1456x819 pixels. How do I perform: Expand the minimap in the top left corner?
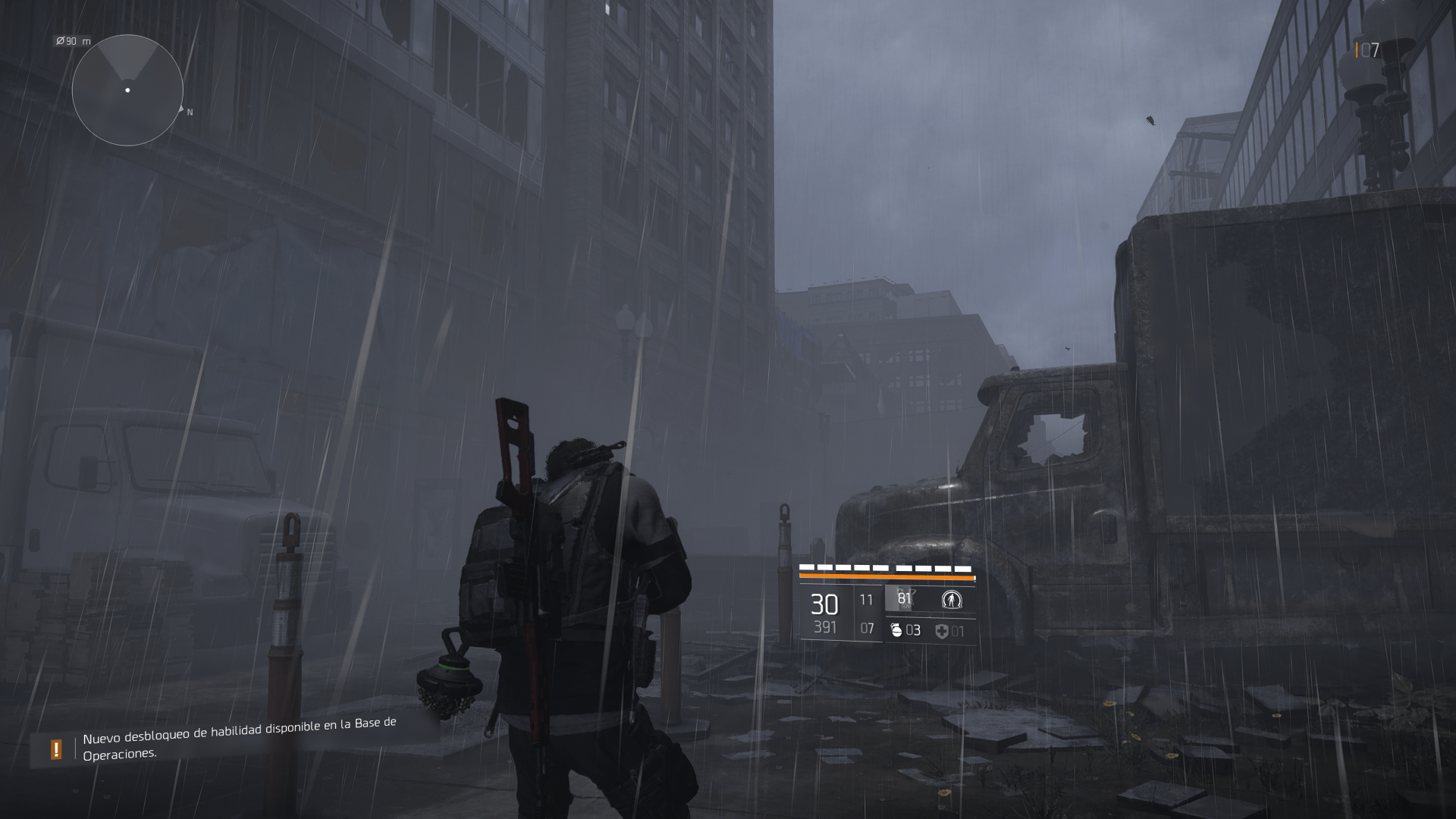click(x=127, y=91)
